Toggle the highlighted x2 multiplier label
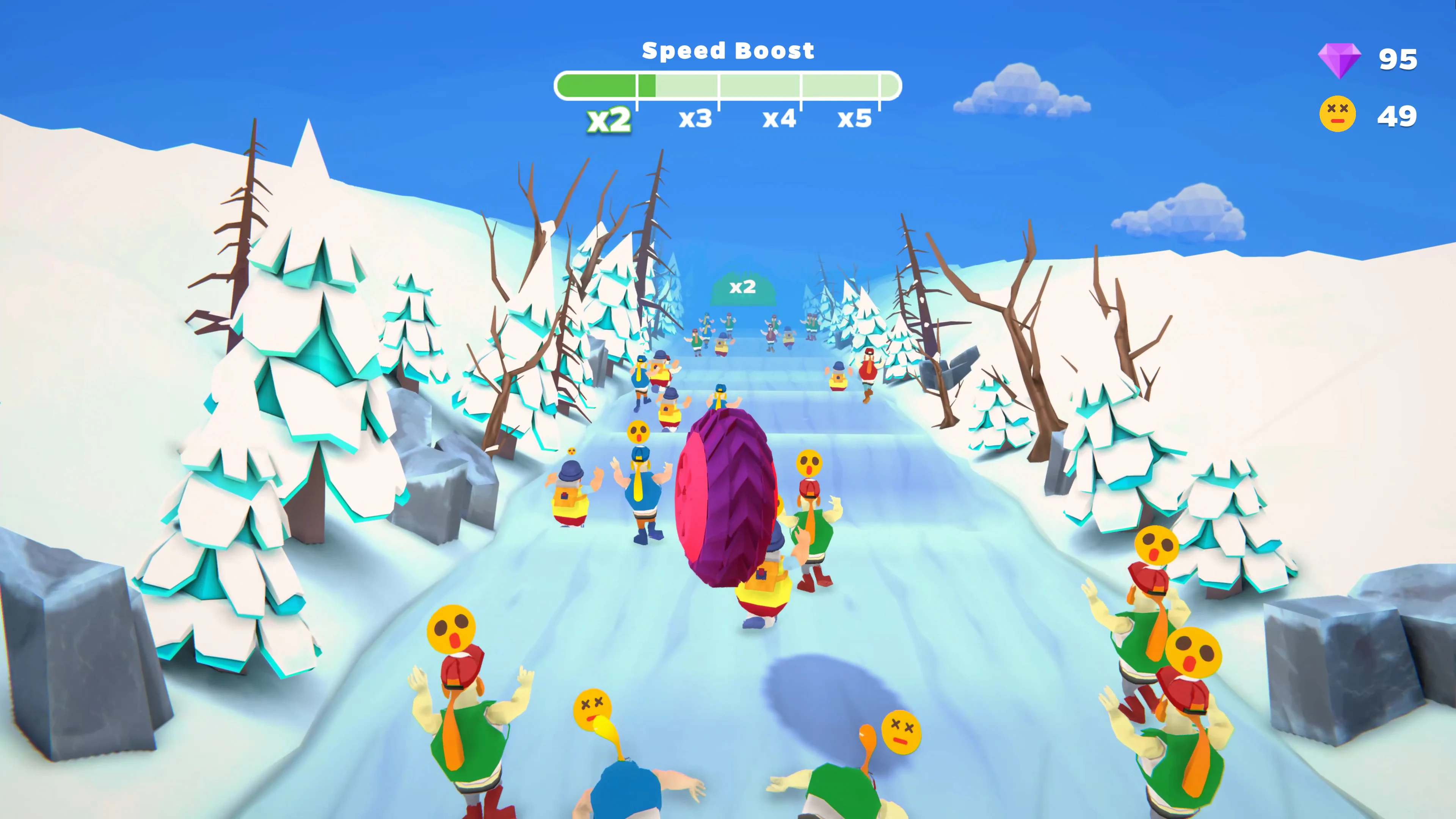1456x819 pixels. click(x=610, y=118)
